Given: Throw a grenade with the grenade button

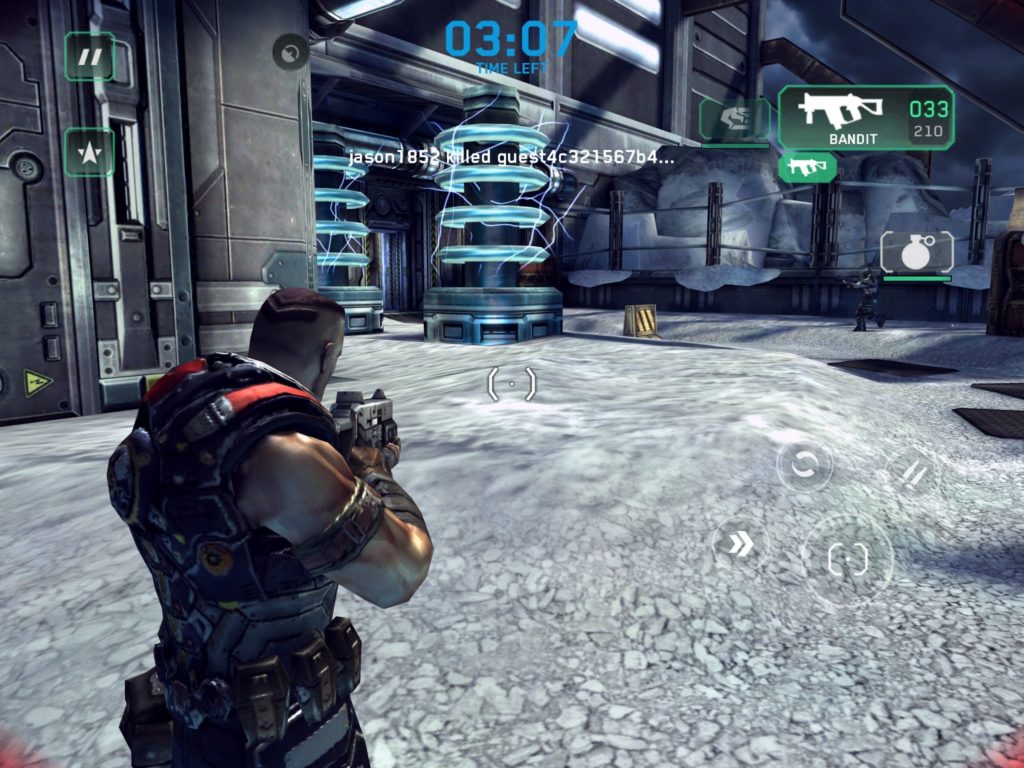Looking at the screenshot, I should coord(916,252).
